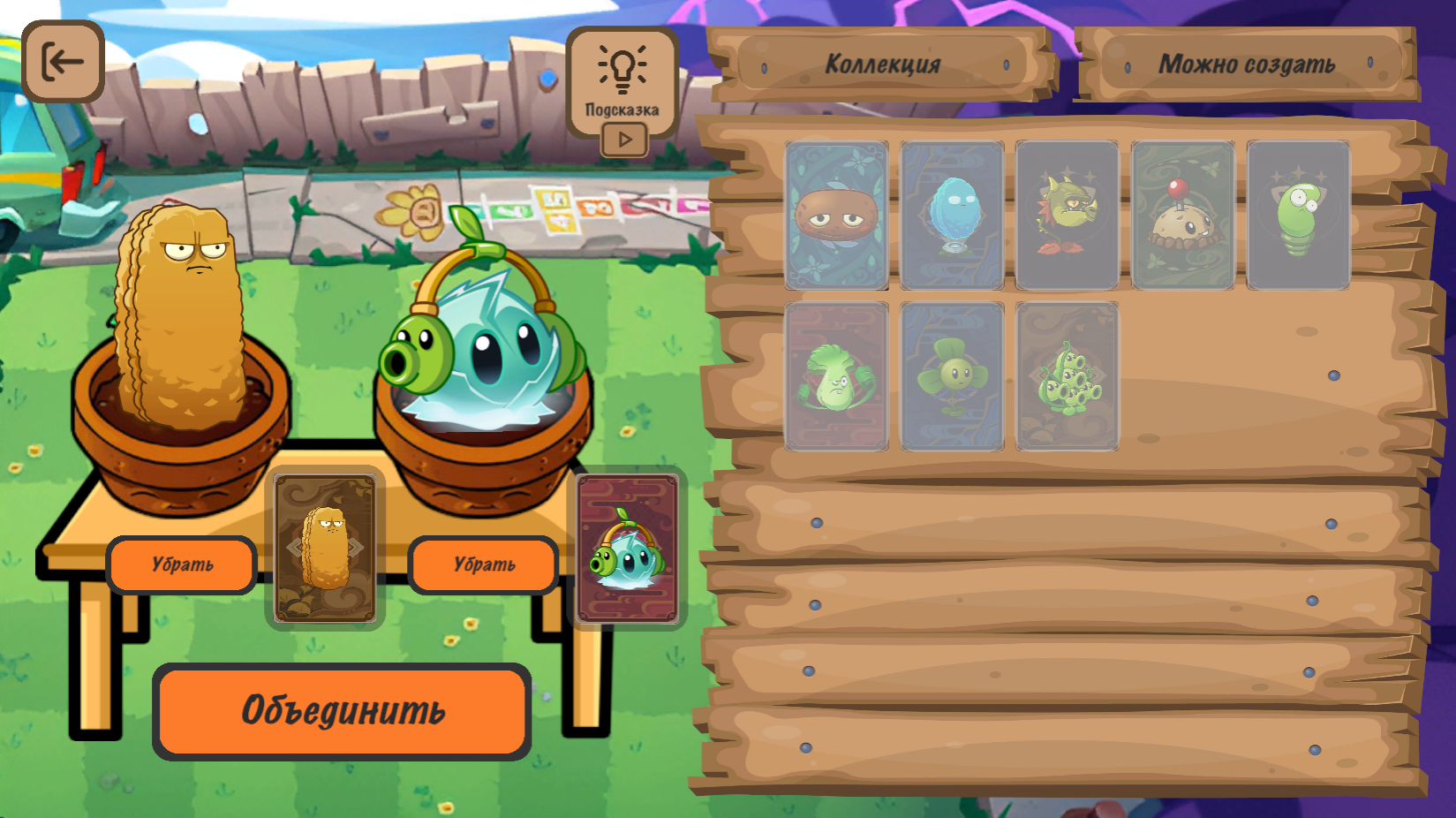This screenshot has height=818, width=1456.
Task: Click the Blover sprout card
Action: (x=951, y=375)
